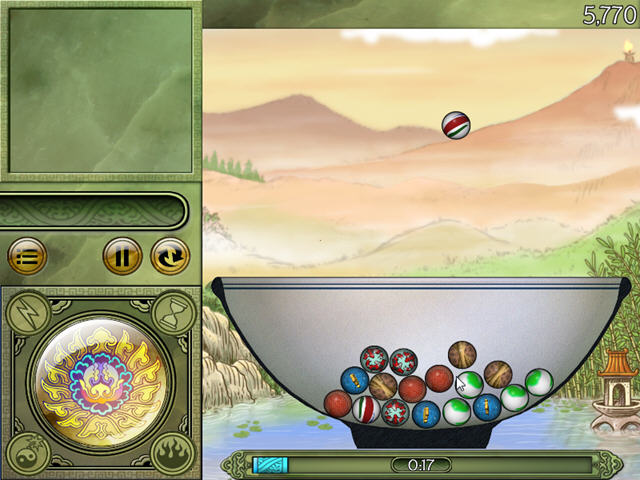Activate the lightning bolt power
The height and width of the screenshot is (480, 640).
tap(27, 312)
